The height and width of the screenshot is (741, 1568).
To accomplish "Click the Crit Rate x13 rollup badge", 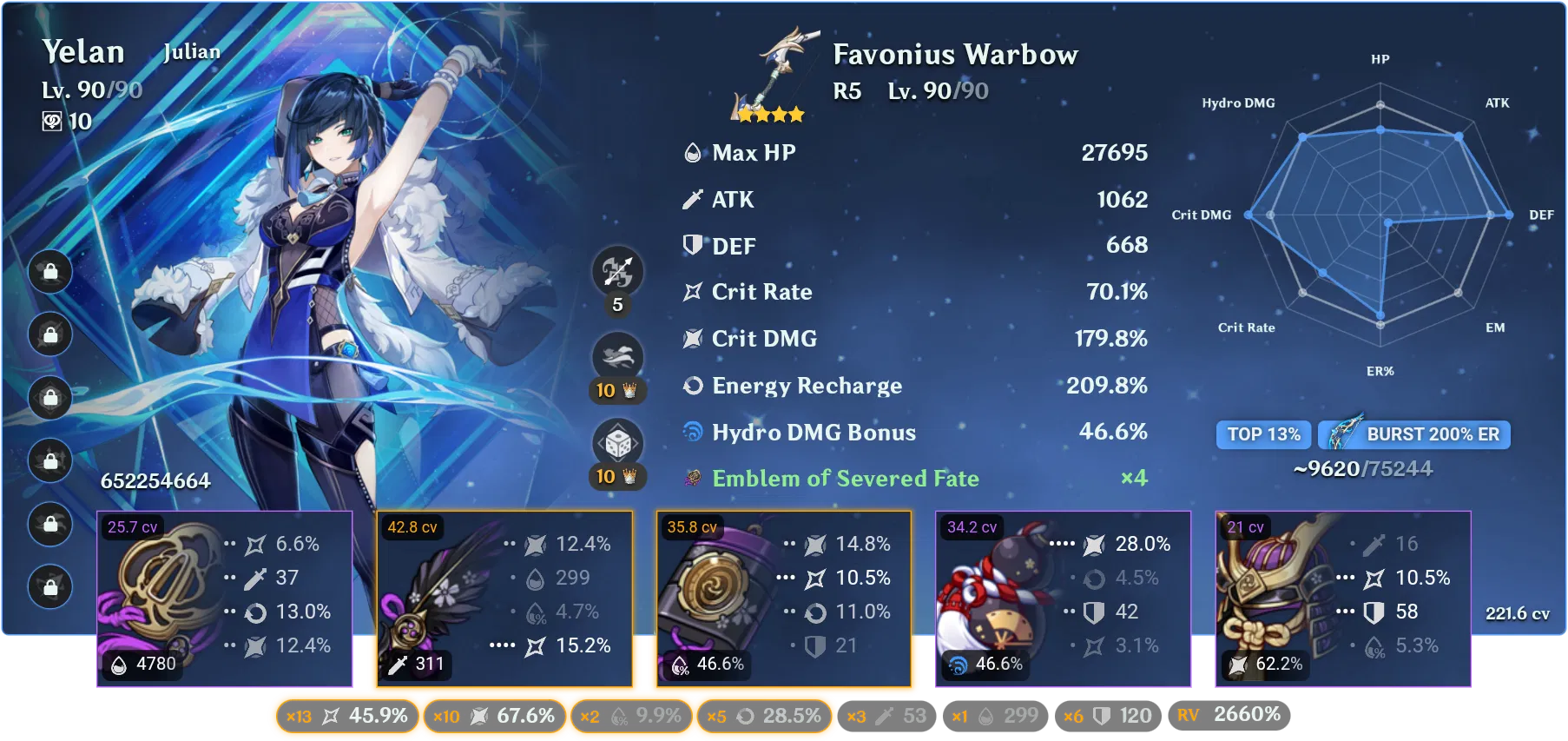I will tap(346, 717).
